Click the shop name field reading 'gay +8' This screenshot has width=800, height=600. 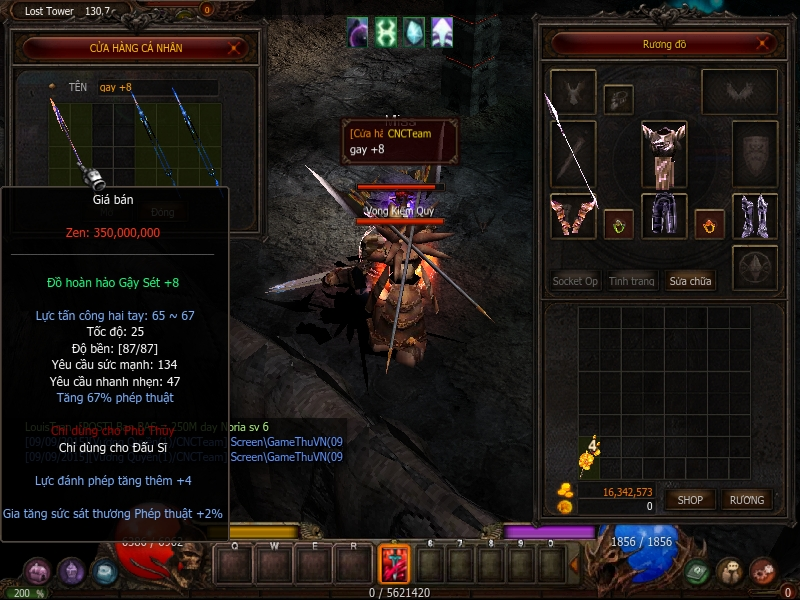point(157,88)
